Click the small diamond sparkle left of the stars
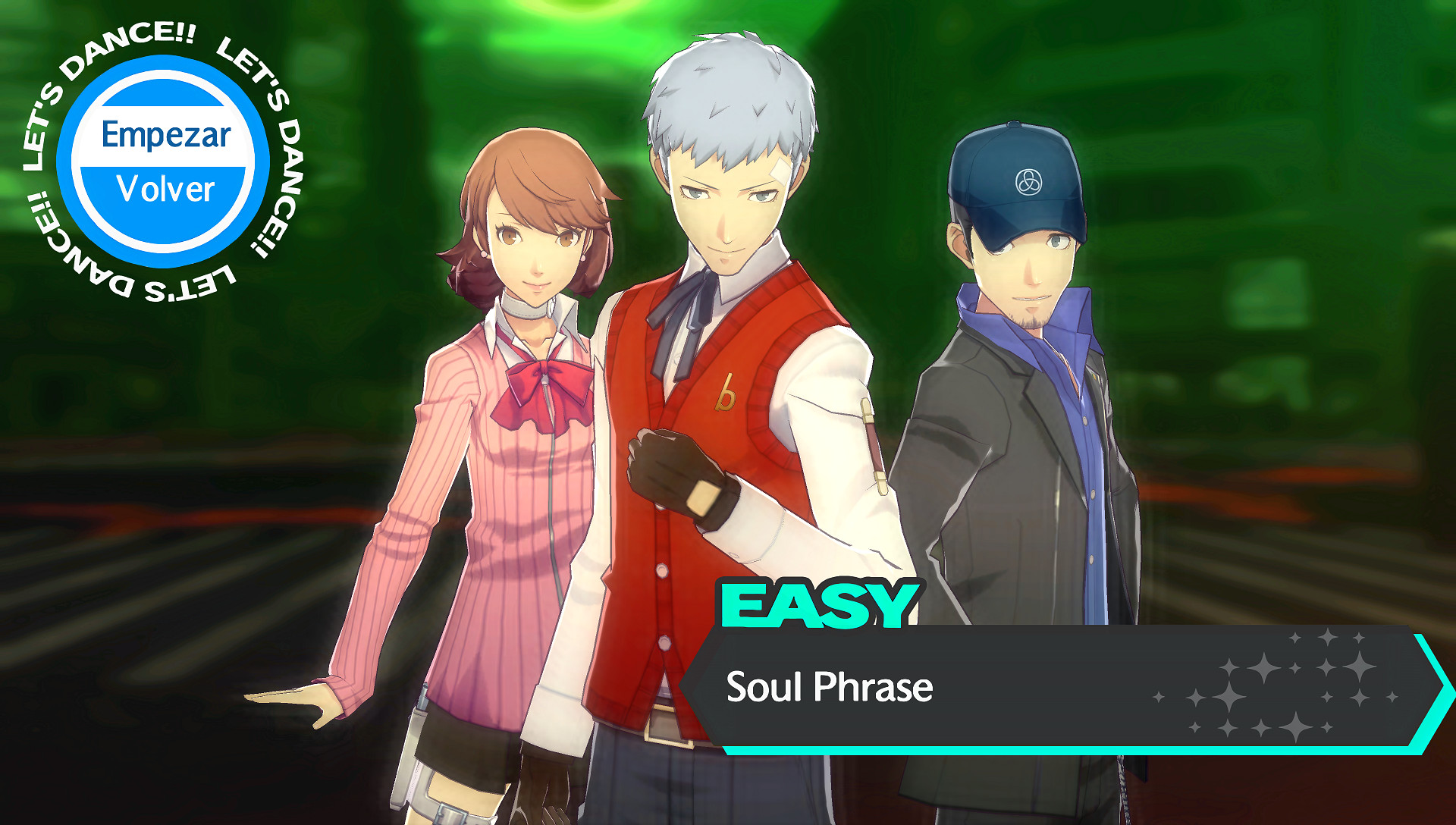Screen dimensions: 1456x825 [x=1160, y=695]
